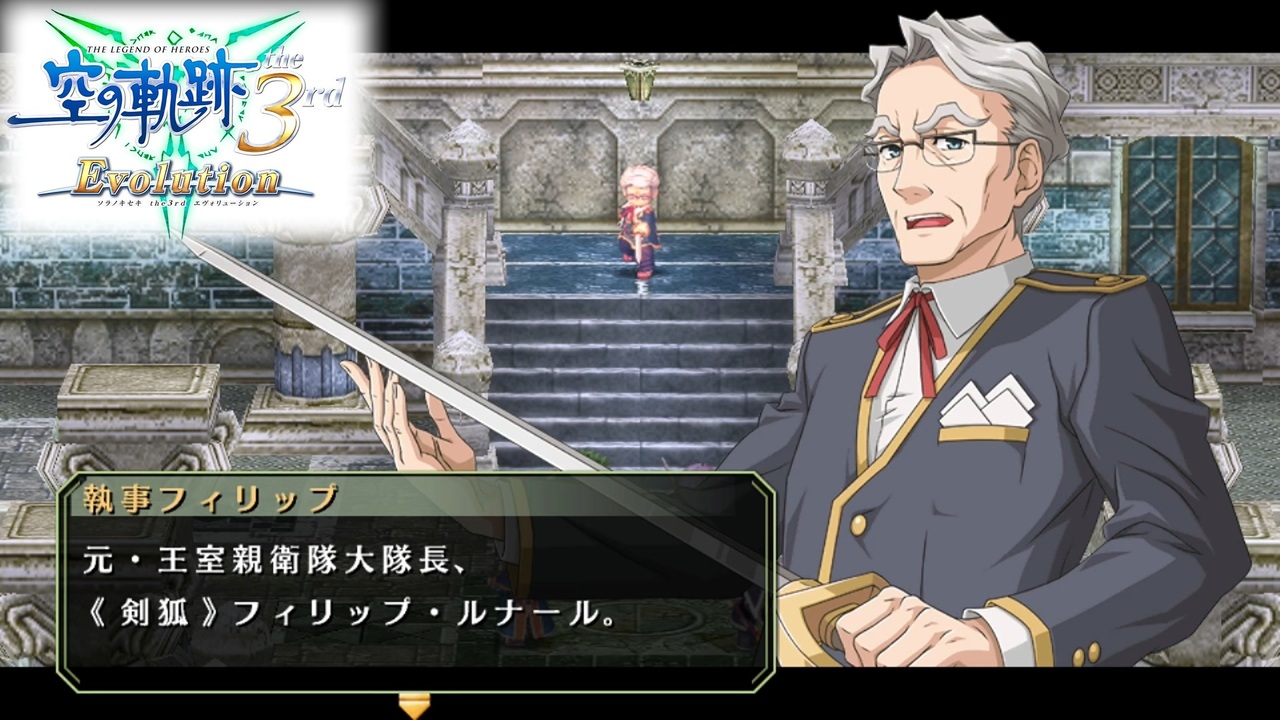Click the character sprite standing on the stairs
Screen dimensions: 1280x720
tap(640, 225)
